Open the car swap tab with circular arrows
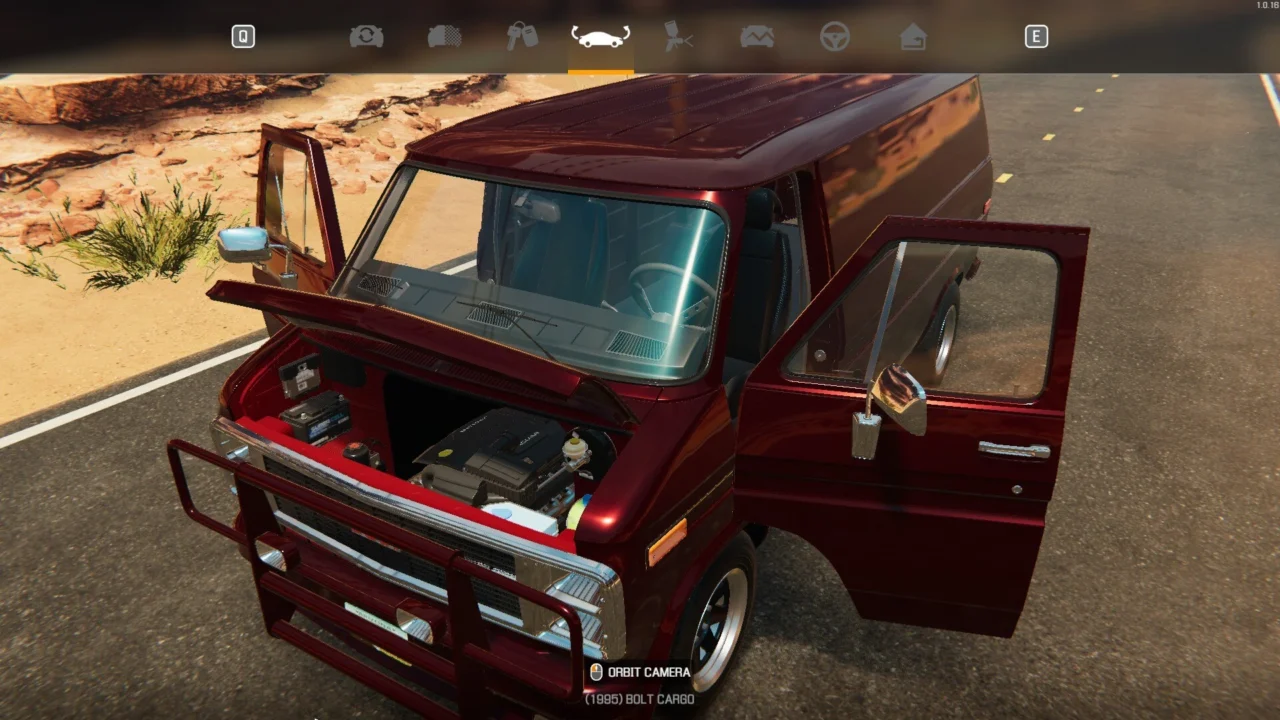The image size is (1280, 720). [x=366, y=37]
